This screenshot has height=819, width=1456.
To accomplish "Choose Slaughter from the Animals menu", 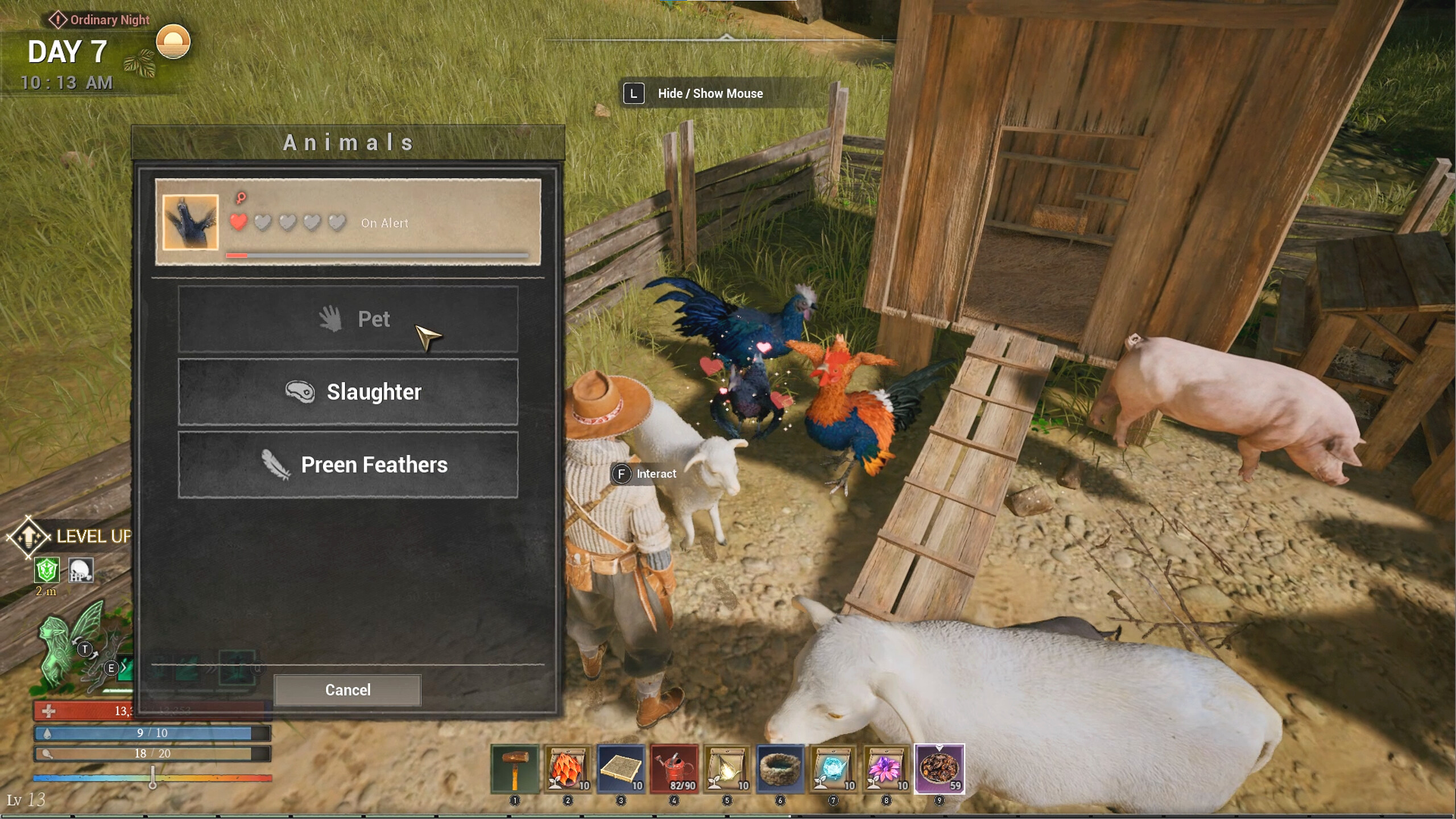I will coord(349,391).
